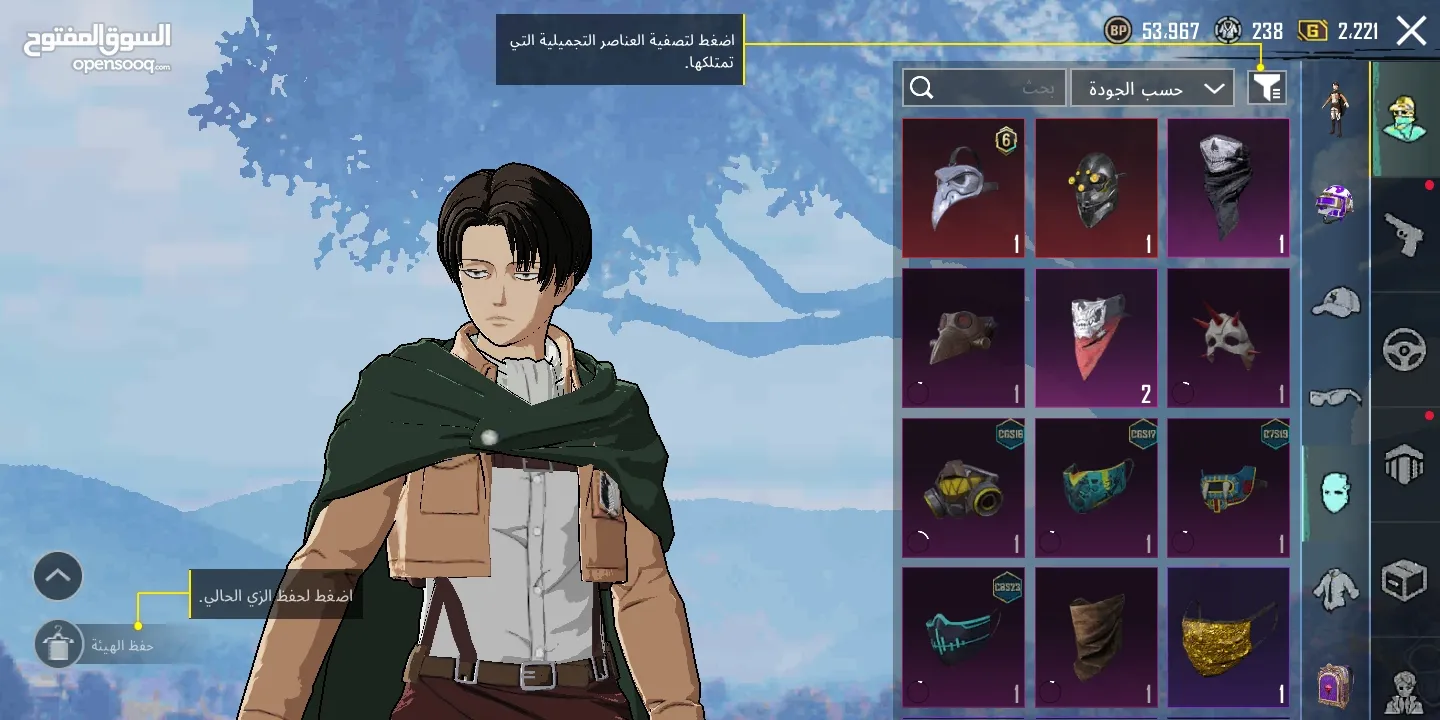Open the cap headwear subcategory
Image resolution: width=1440 pixels, height=720 pixels.
[1335, 302]
